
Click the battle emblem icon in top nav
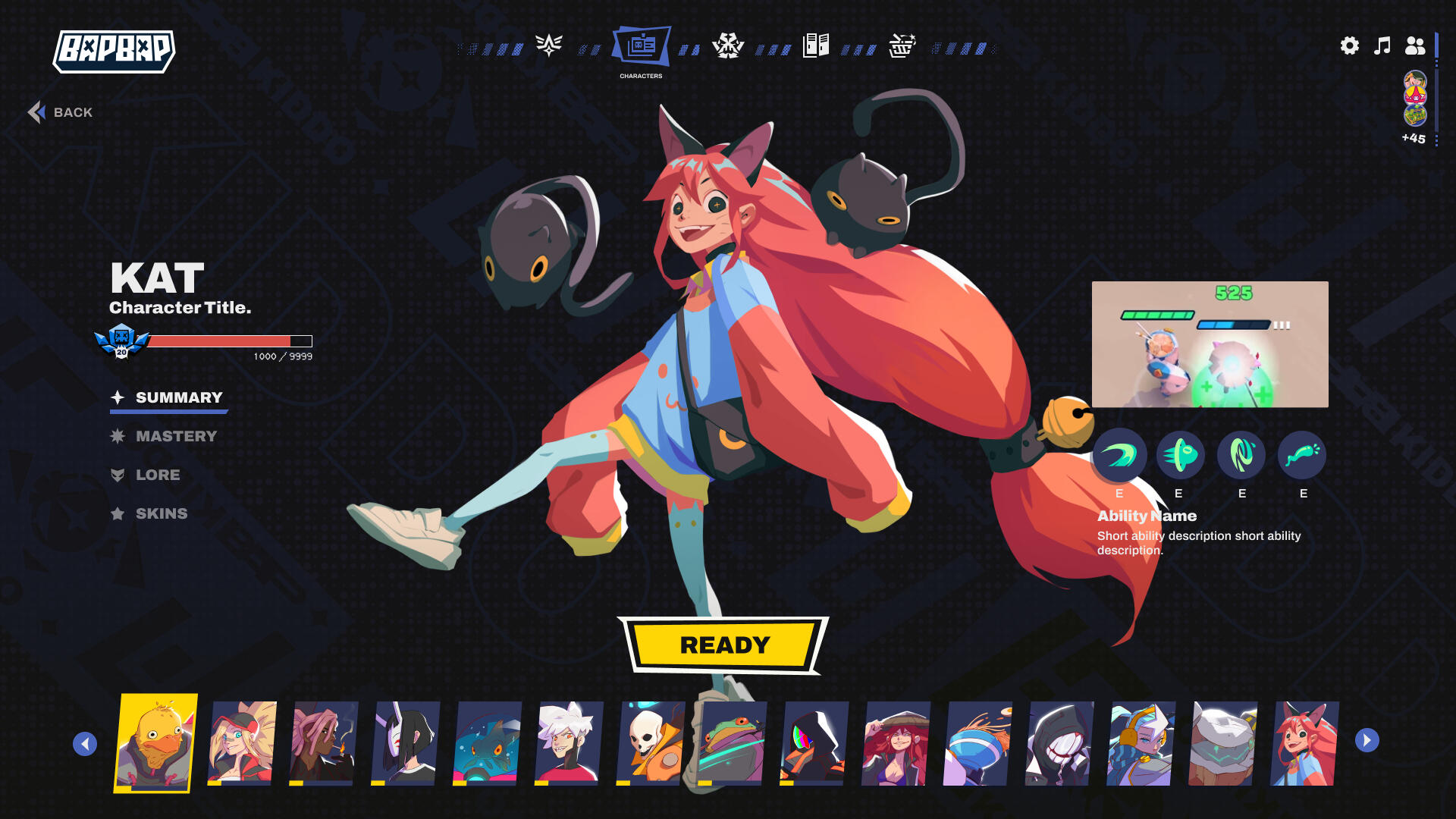point(728,45)
